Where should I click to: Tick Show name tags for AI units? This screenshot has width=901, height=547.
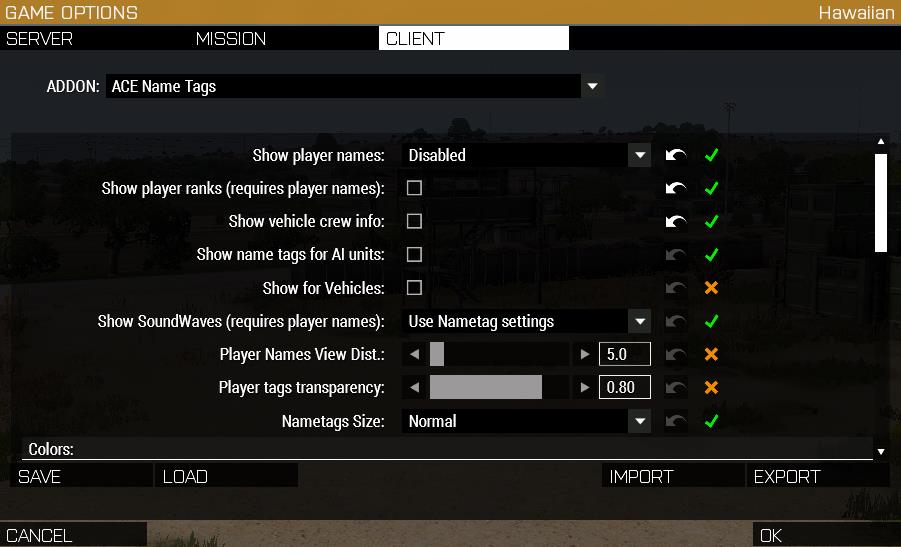[414, 254]
